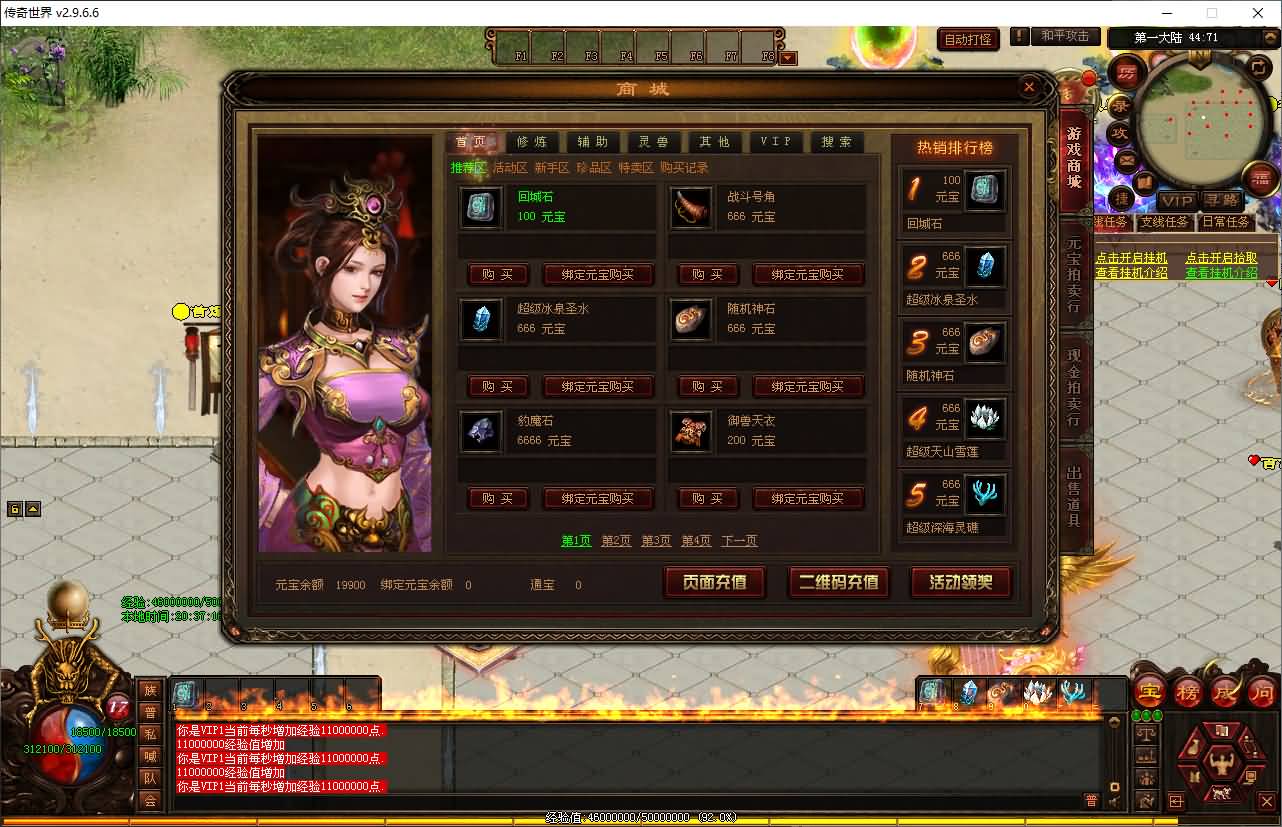1282x827 pixels.
Task: Click the experience progress bar at the bottom
Action: coord(640,817)
